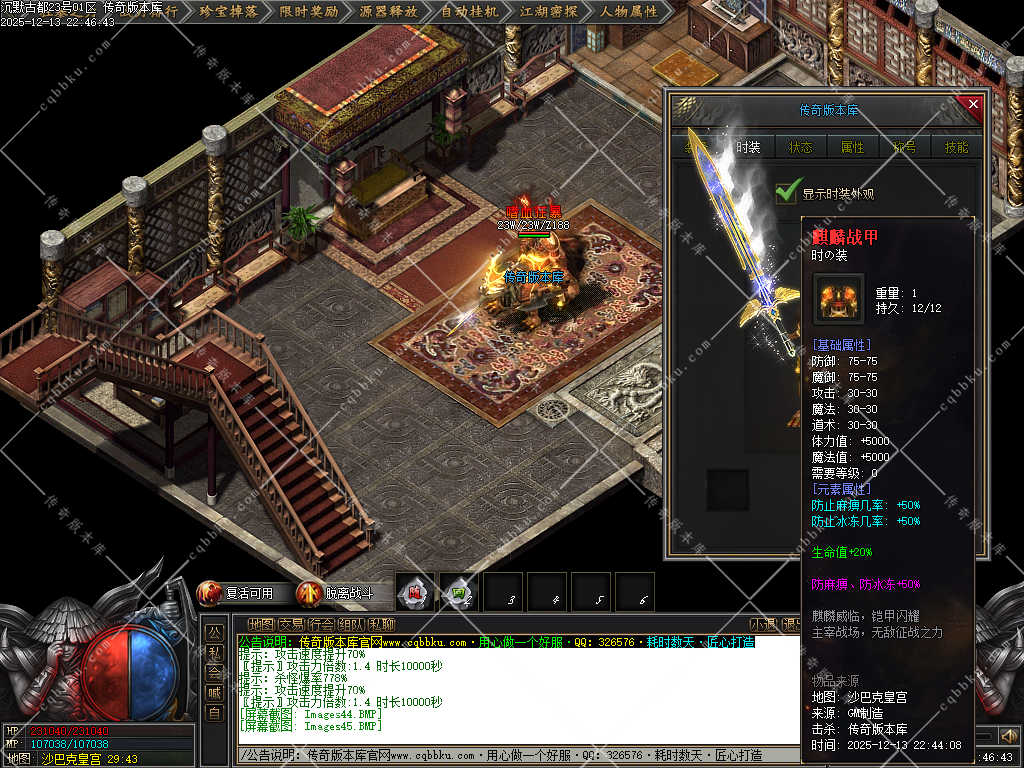1024x768 pixels.
Task: Open the 人物属性 character attributes menu
Action: 629,12
